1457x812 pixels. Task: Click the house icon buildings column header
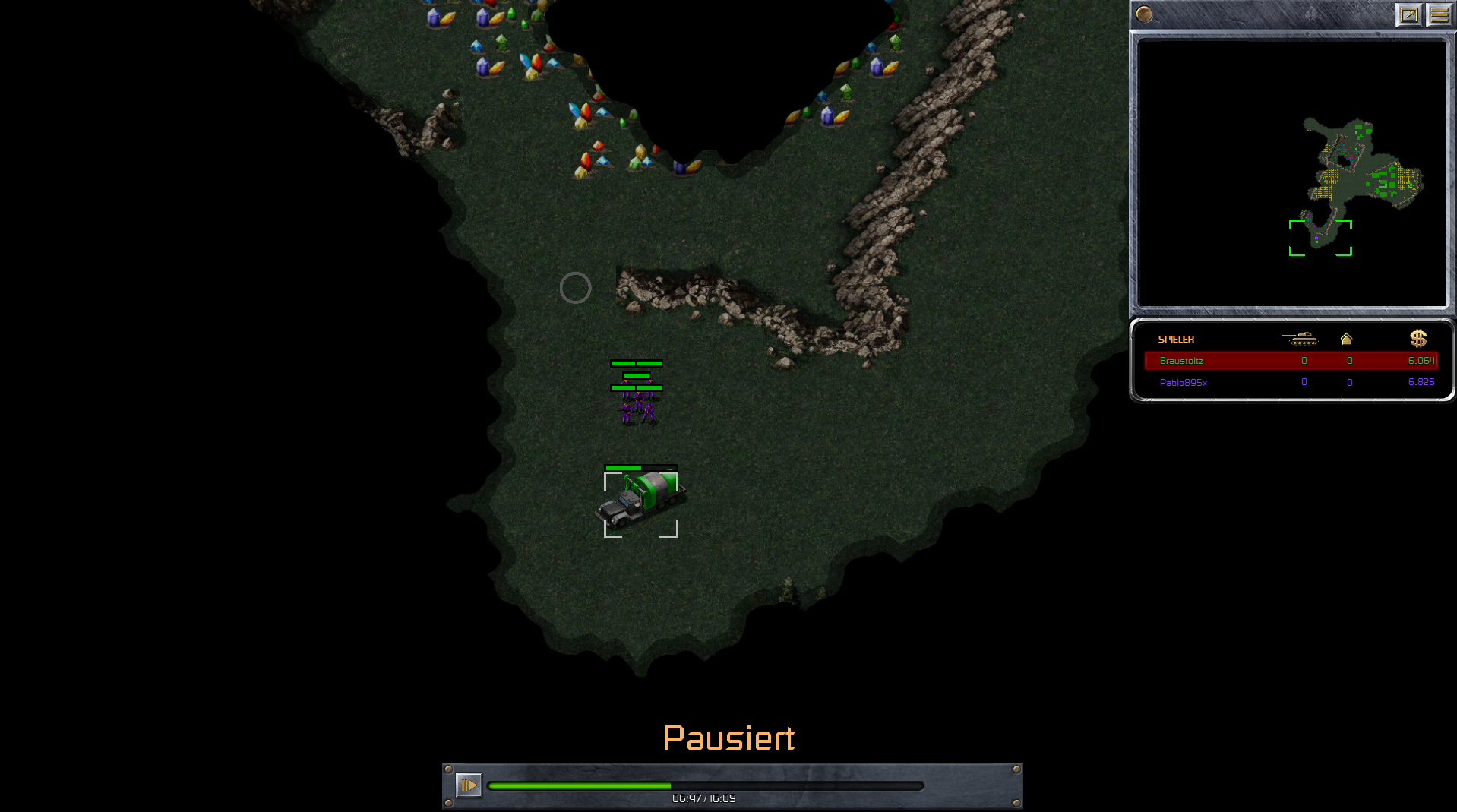coord(1347,339)
